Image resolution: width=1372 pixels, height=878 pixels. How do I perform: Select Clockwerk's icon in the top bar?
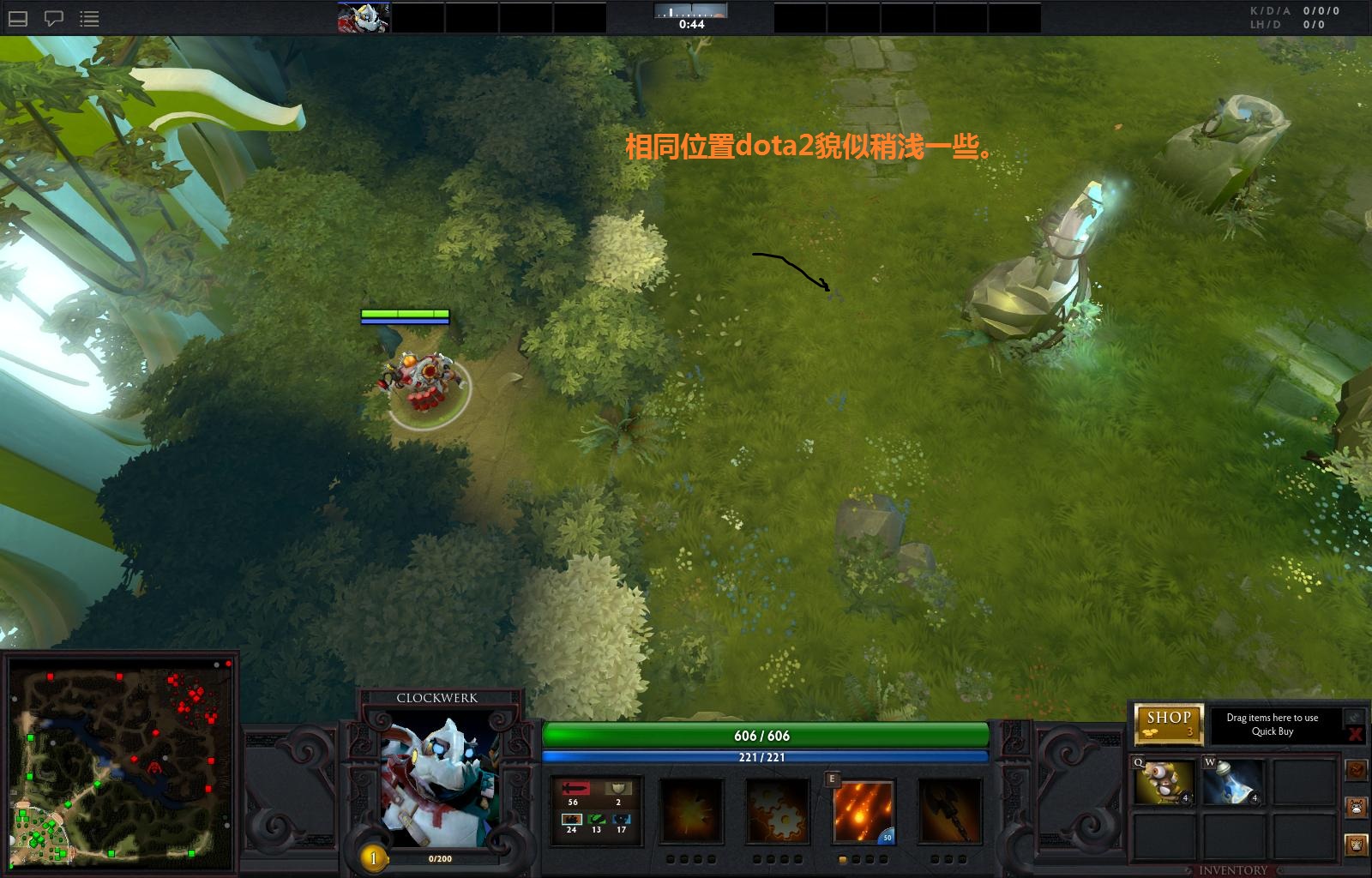[x=364, y=17]
